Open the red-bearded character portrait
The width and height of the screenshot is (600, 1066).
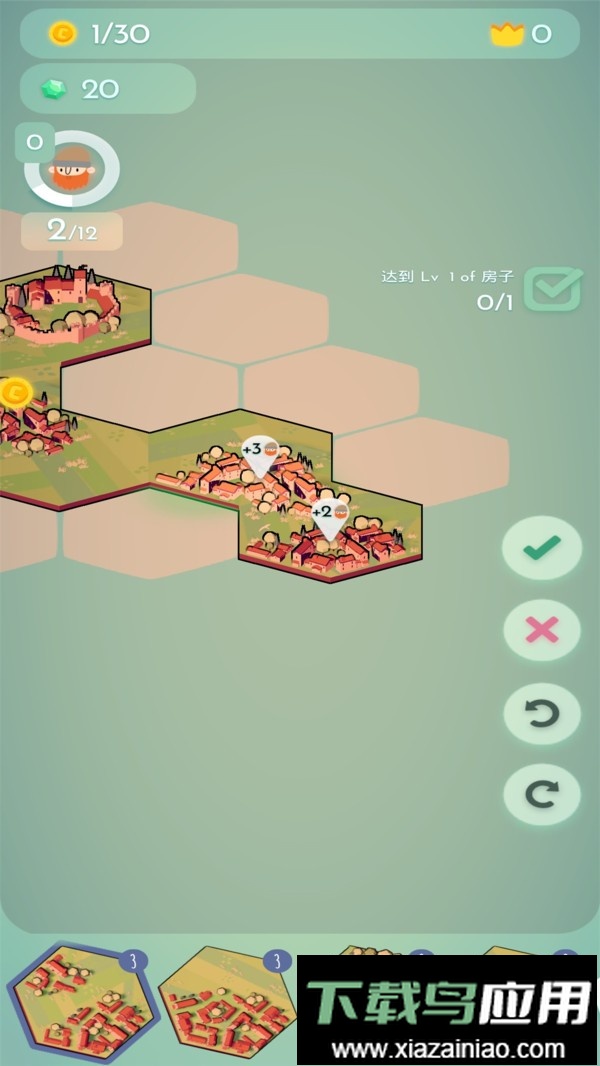(72, 169)
